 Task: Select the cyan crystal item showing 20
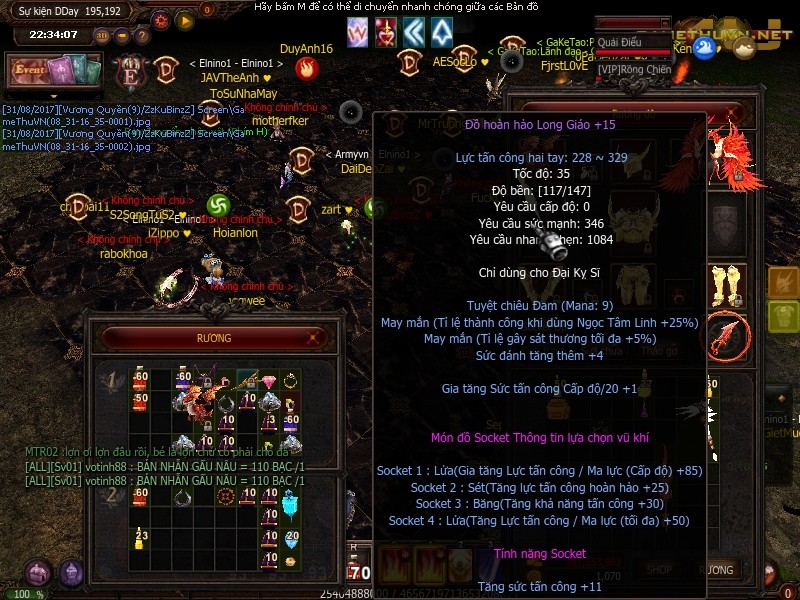(x=291, y=539)
